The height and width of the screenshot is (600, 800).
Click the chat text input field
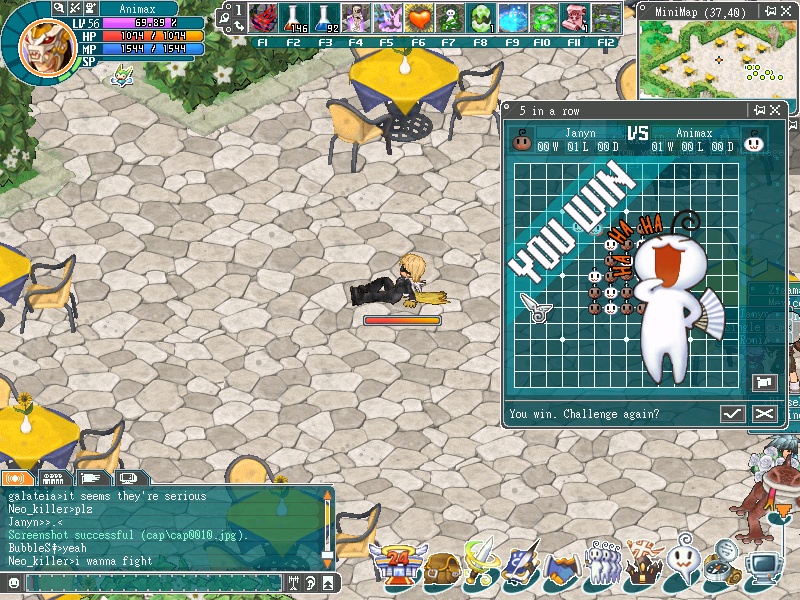[150, 582]
